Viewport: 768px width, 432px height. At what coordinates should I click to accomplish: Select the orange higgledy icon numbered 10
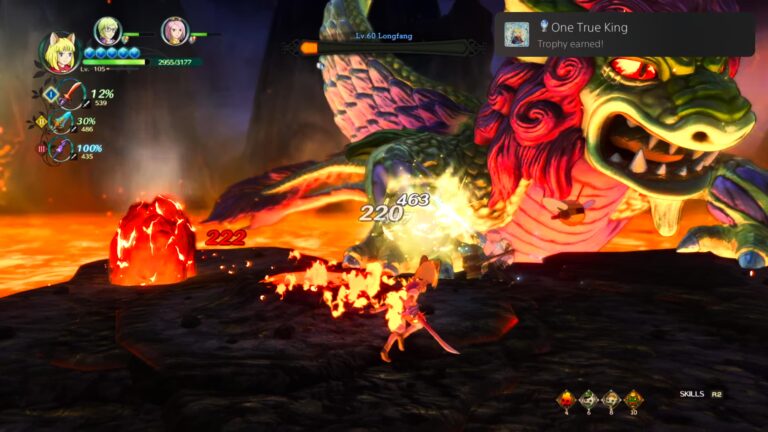(632, 399)
